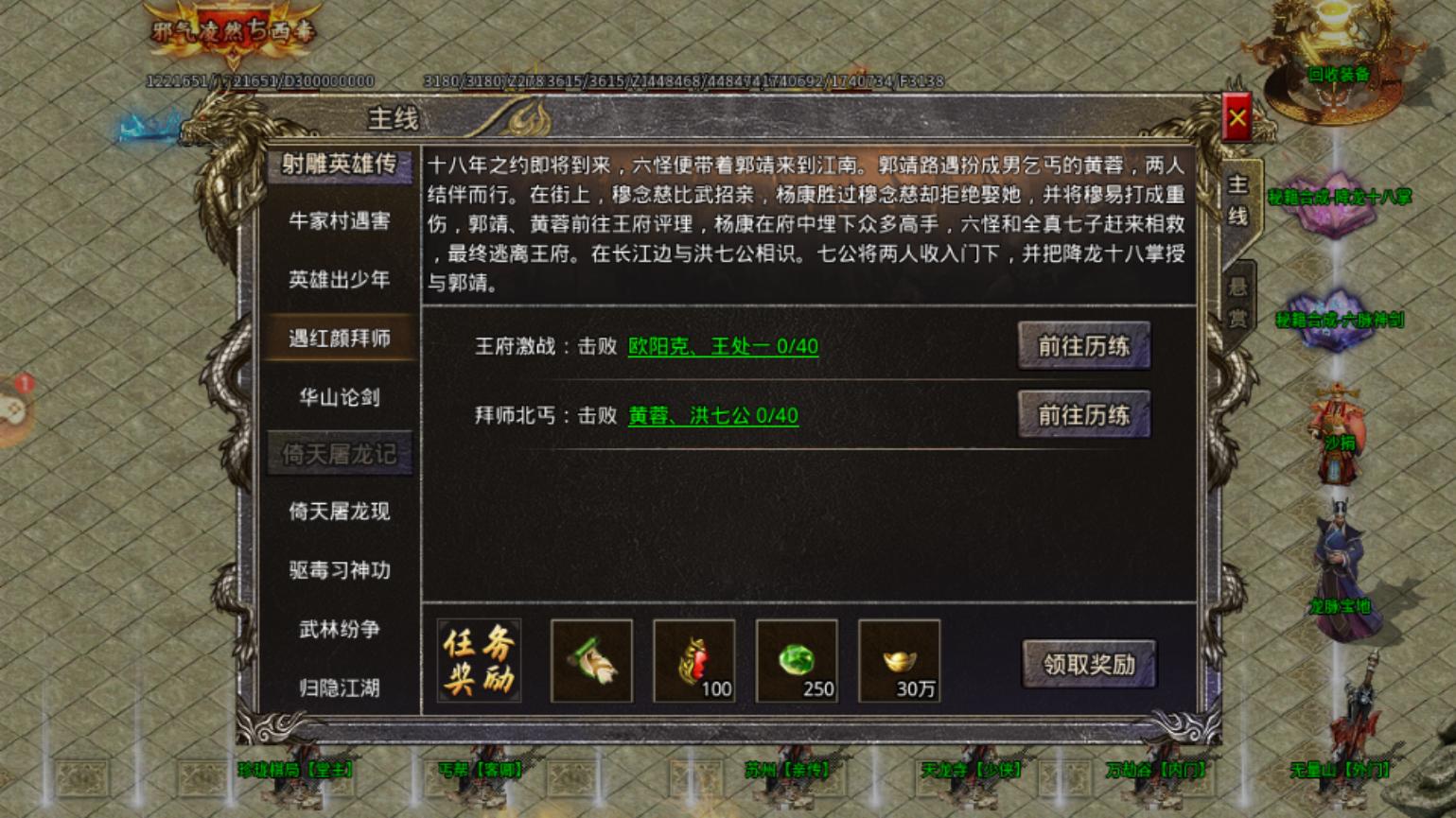Click the 领取奖励 claim reward button
The width and height of the screenshot is (1456, 818).
pyautogui.click(x=1088, y=664)
